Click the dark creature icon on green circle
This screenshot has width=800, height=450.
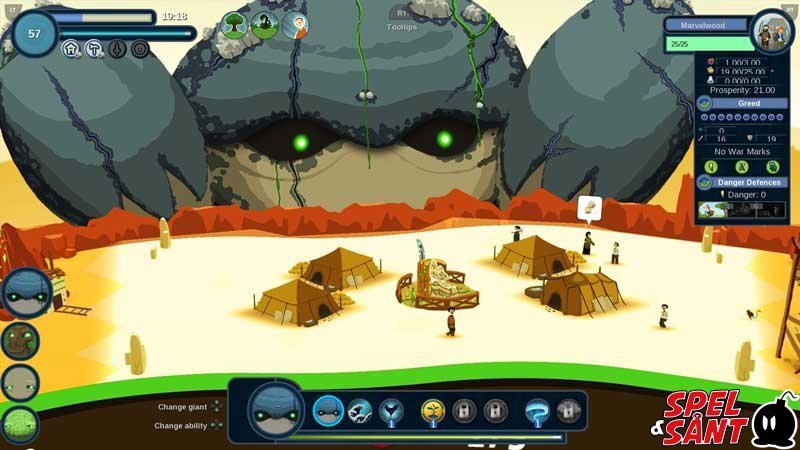264,25
